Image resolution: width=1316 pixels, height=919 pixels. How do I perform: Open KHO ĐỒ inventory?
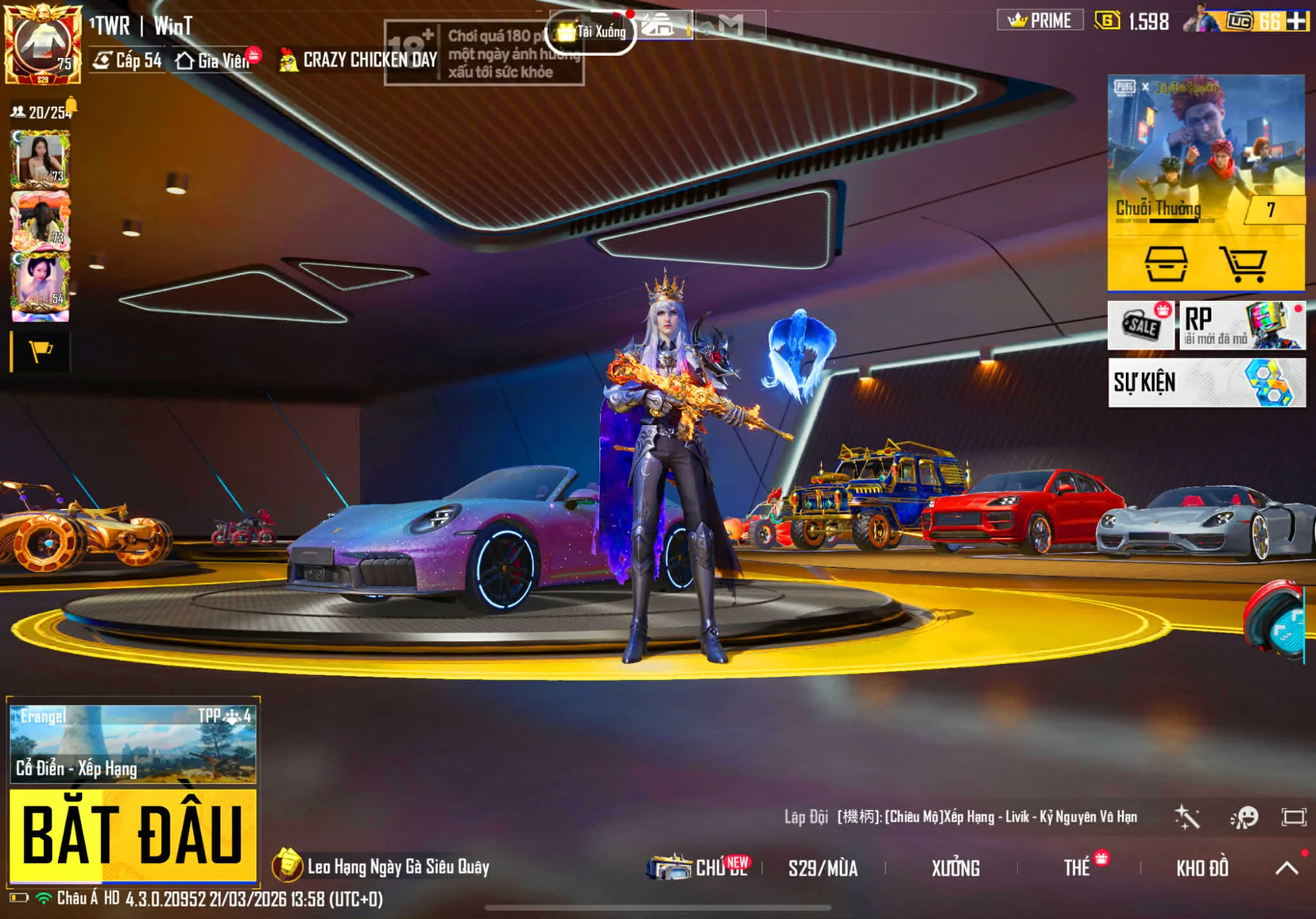pos(1202,868)
